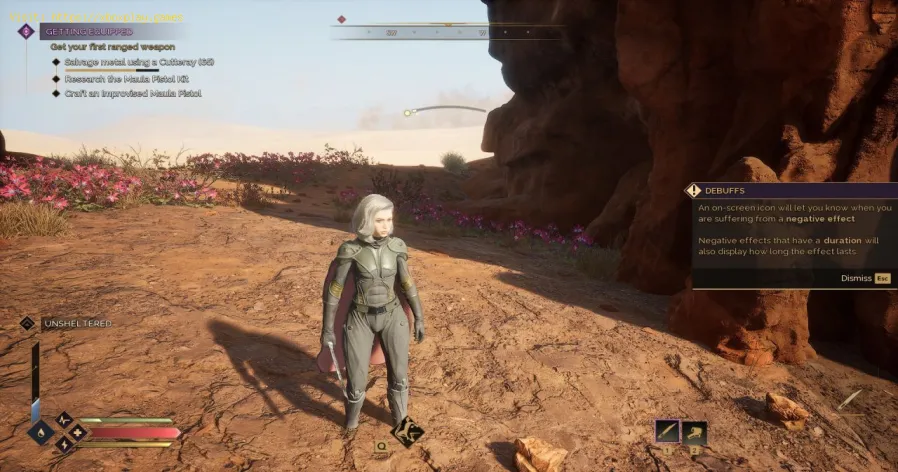Click the Unsheltered status indicator
Image resolution: width=898 pixels, height=472 pixels.
coord(76,323)
